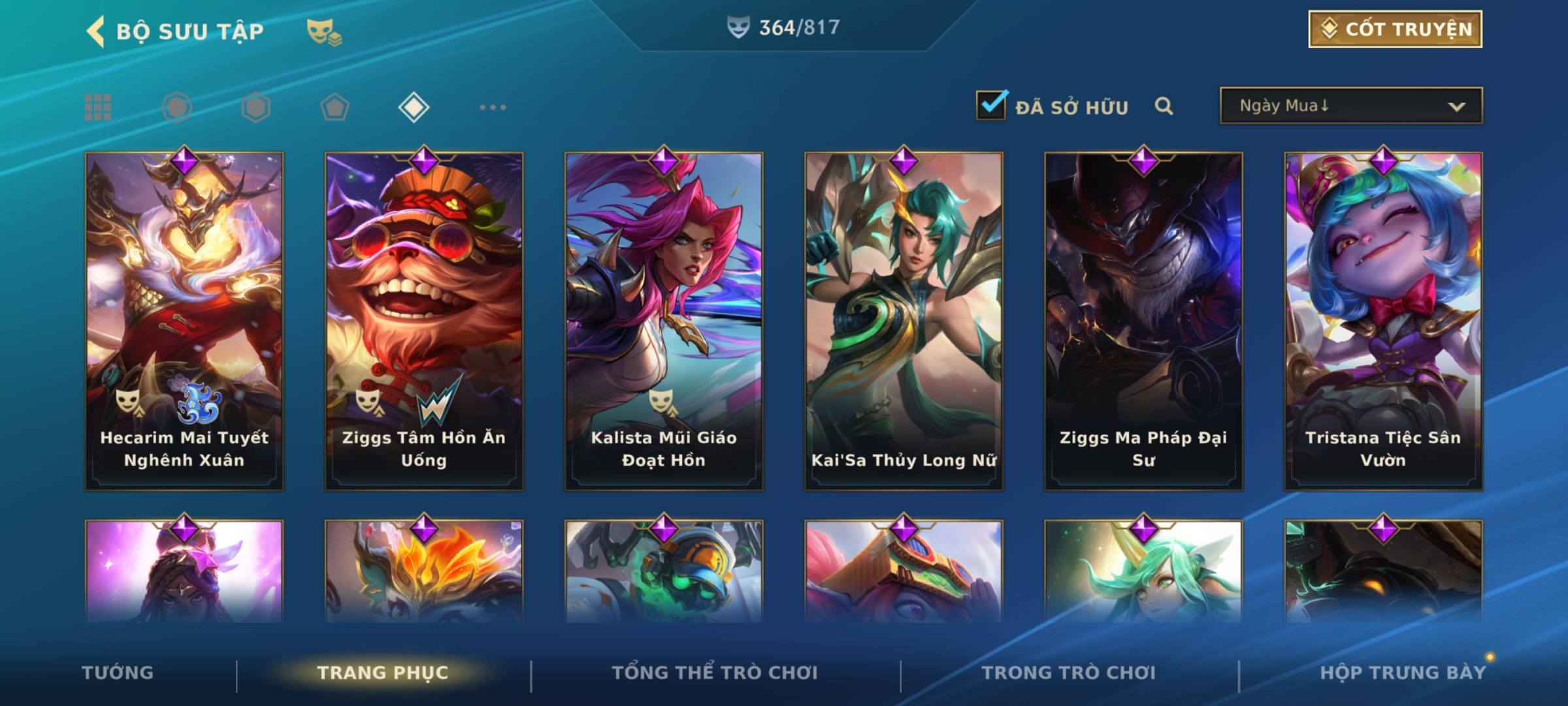Switch to Tổng Thể Trò Chơi tab
This screenshot has width=1568, height=706.
pos(715,673)
